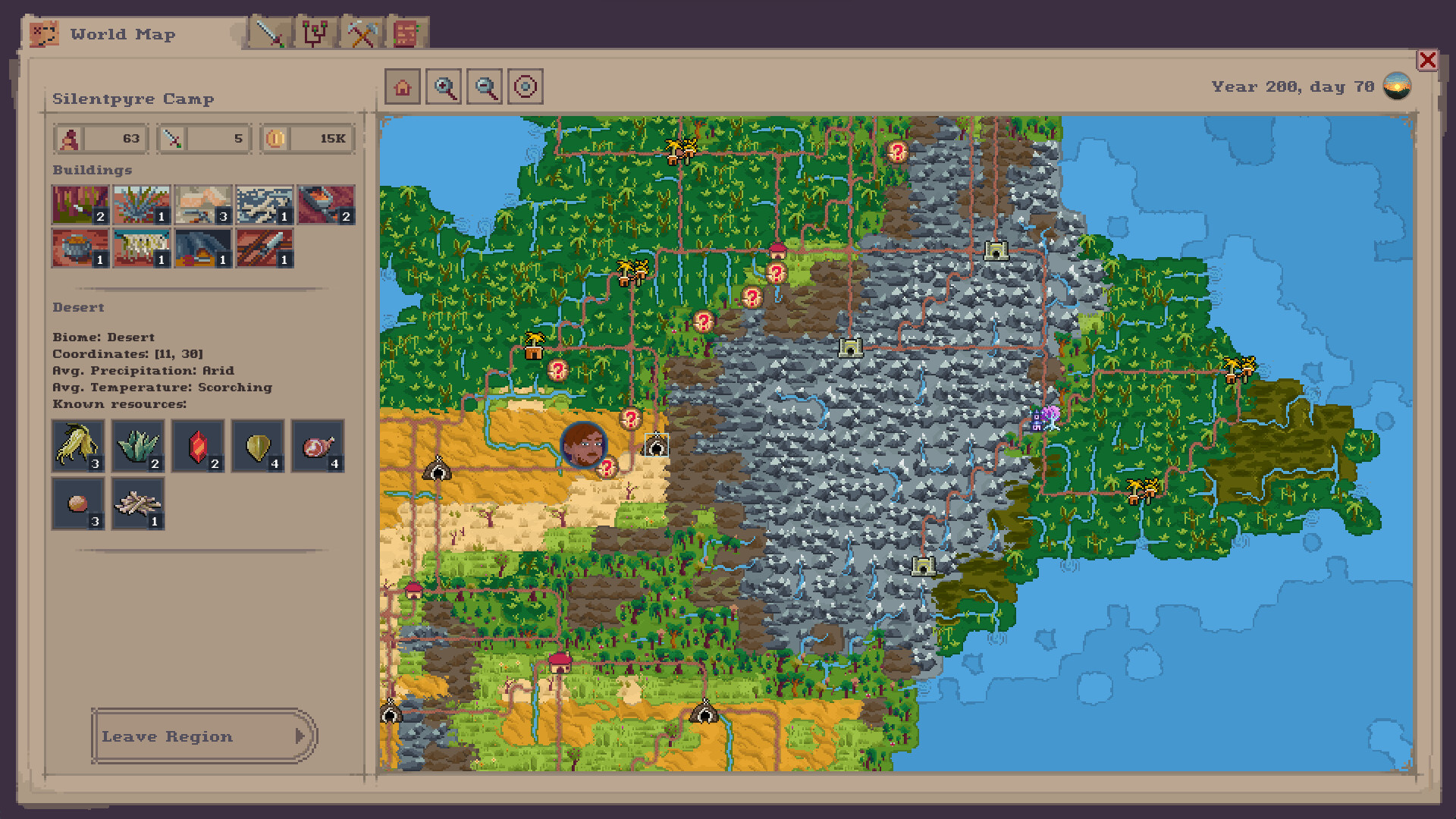Expand the Leave Region arrow
1456x819 pixels.
point(301,736)
